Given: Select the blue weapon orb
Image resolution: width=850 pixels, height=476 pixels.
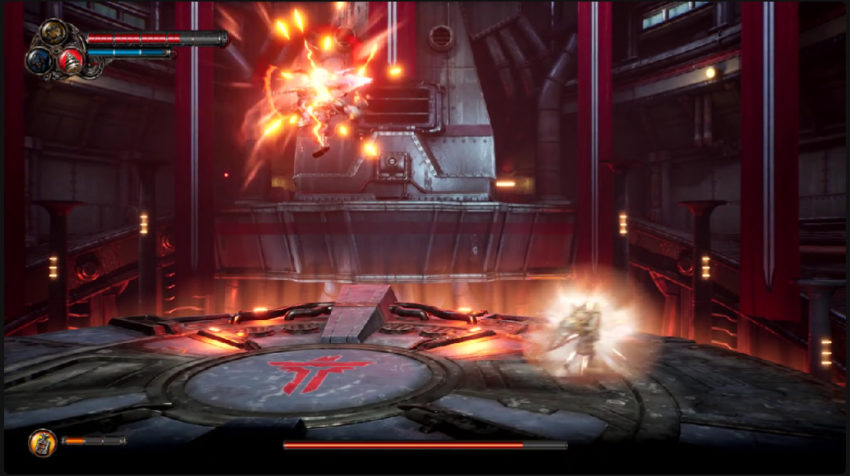Looking at the screenshot, I should (x=39, y=58).
